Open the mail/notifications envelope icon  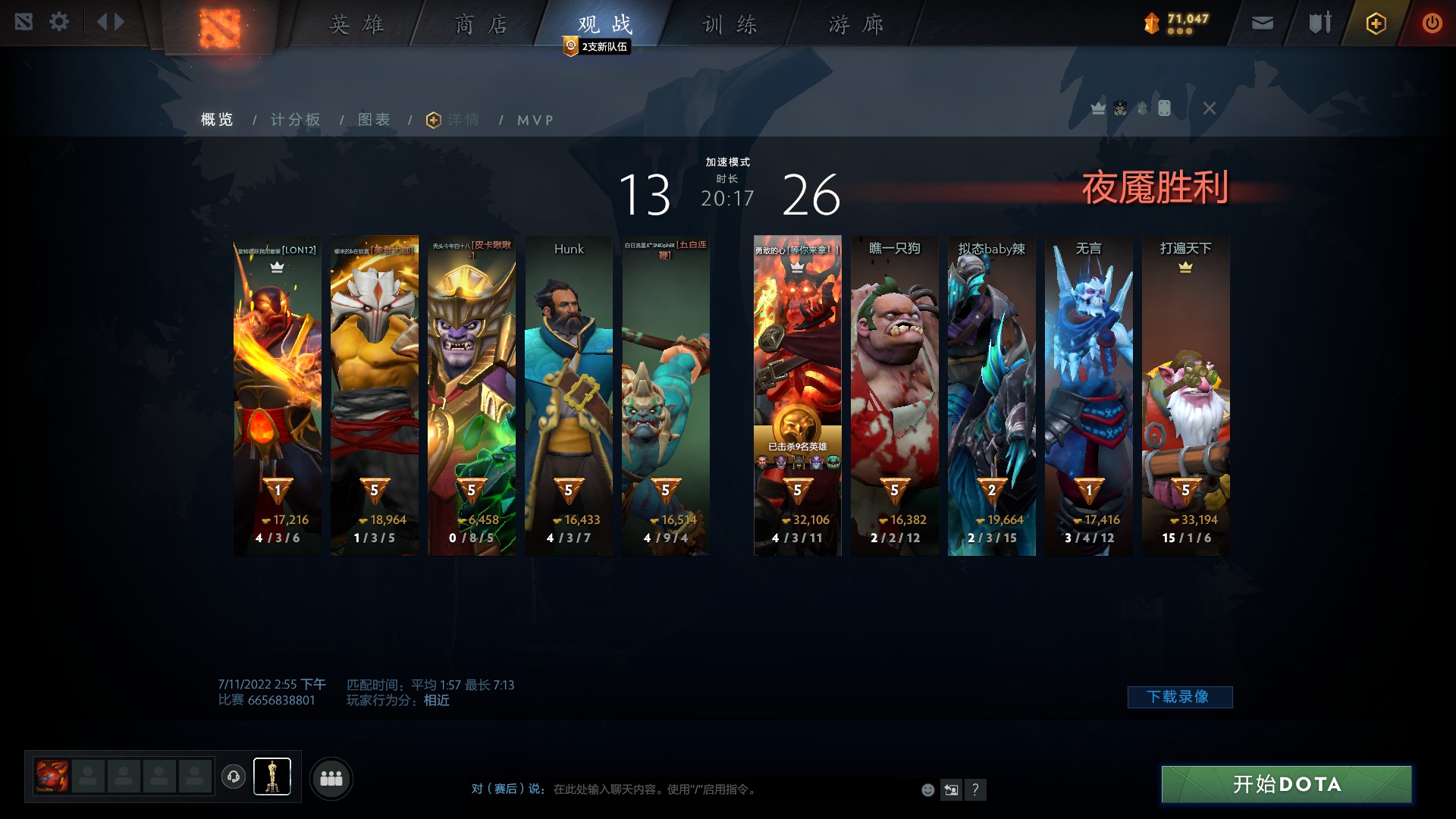click(x=1261, y=22)
